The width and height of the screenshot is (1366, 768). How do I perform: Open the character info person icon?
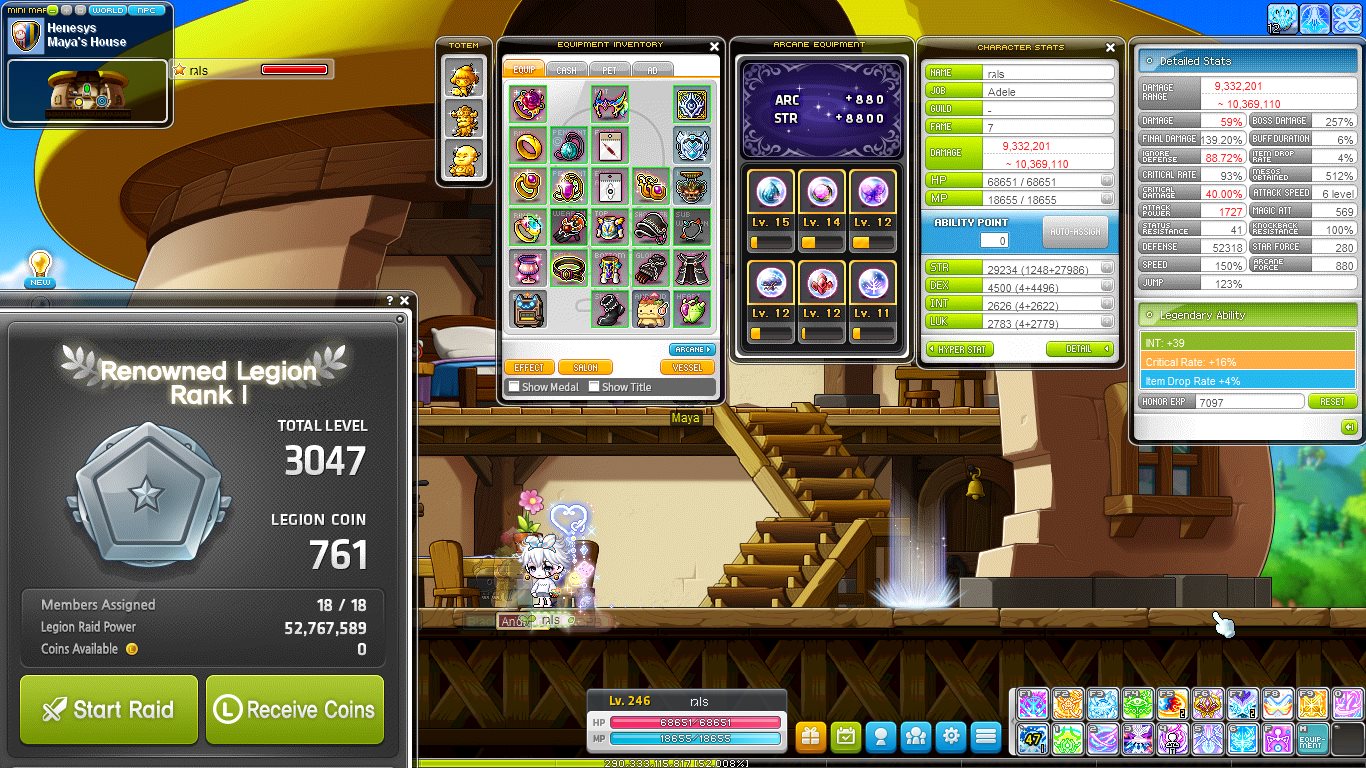pyautogui.click(x=881, y=737)
